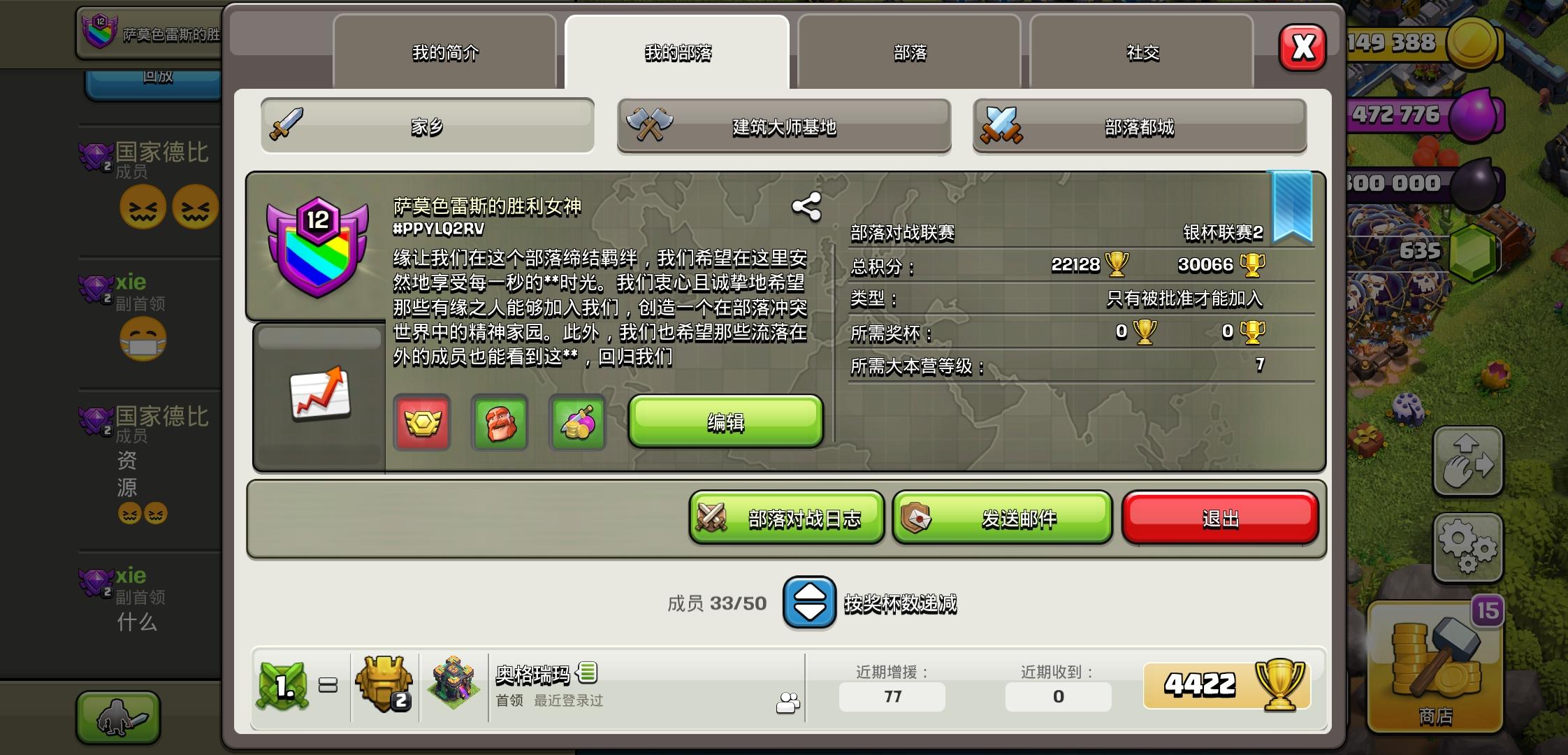Image resolution: width=1568 pixels, height=755 pixels.
Task: Toggle the member sort order arrows
Action: tap(811, 603)
